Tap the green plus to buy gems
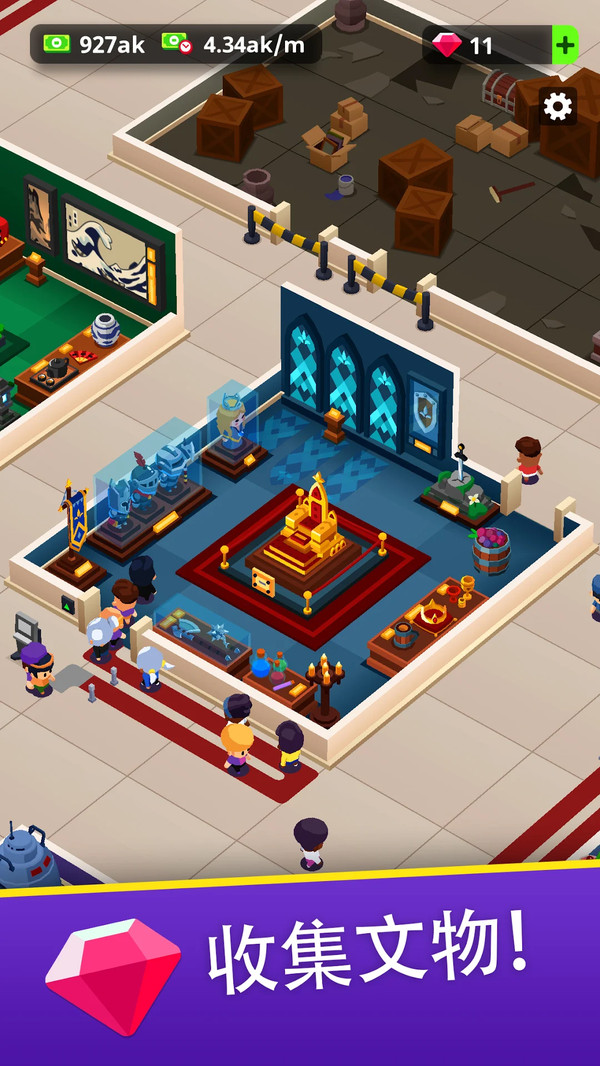The image size is (600, 1066). [x=565, y=45]
